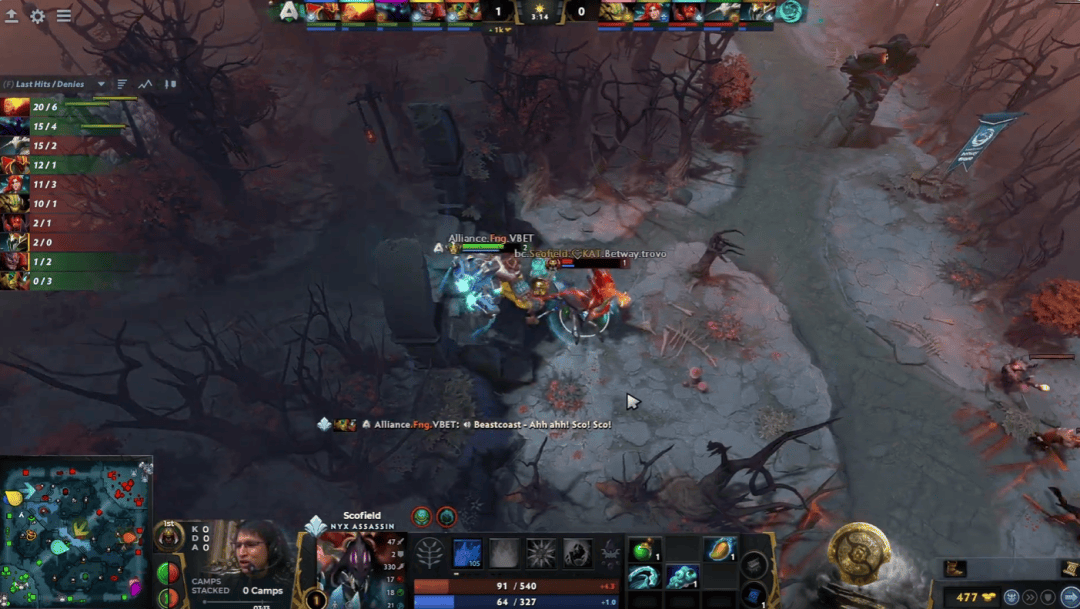
Task: Open the hamburger menu
Action: pyautogui.click(x=64, y=16)
